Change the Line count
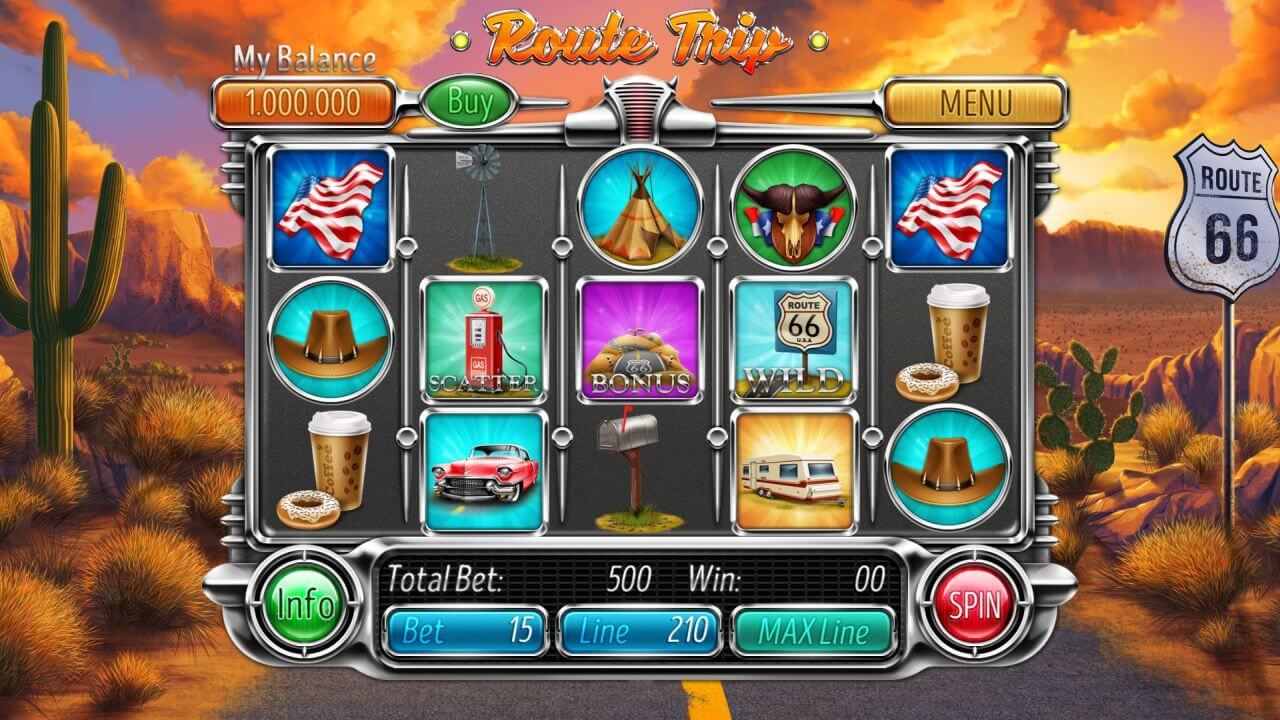This screenshot has width=1280, height=720. 638,631
